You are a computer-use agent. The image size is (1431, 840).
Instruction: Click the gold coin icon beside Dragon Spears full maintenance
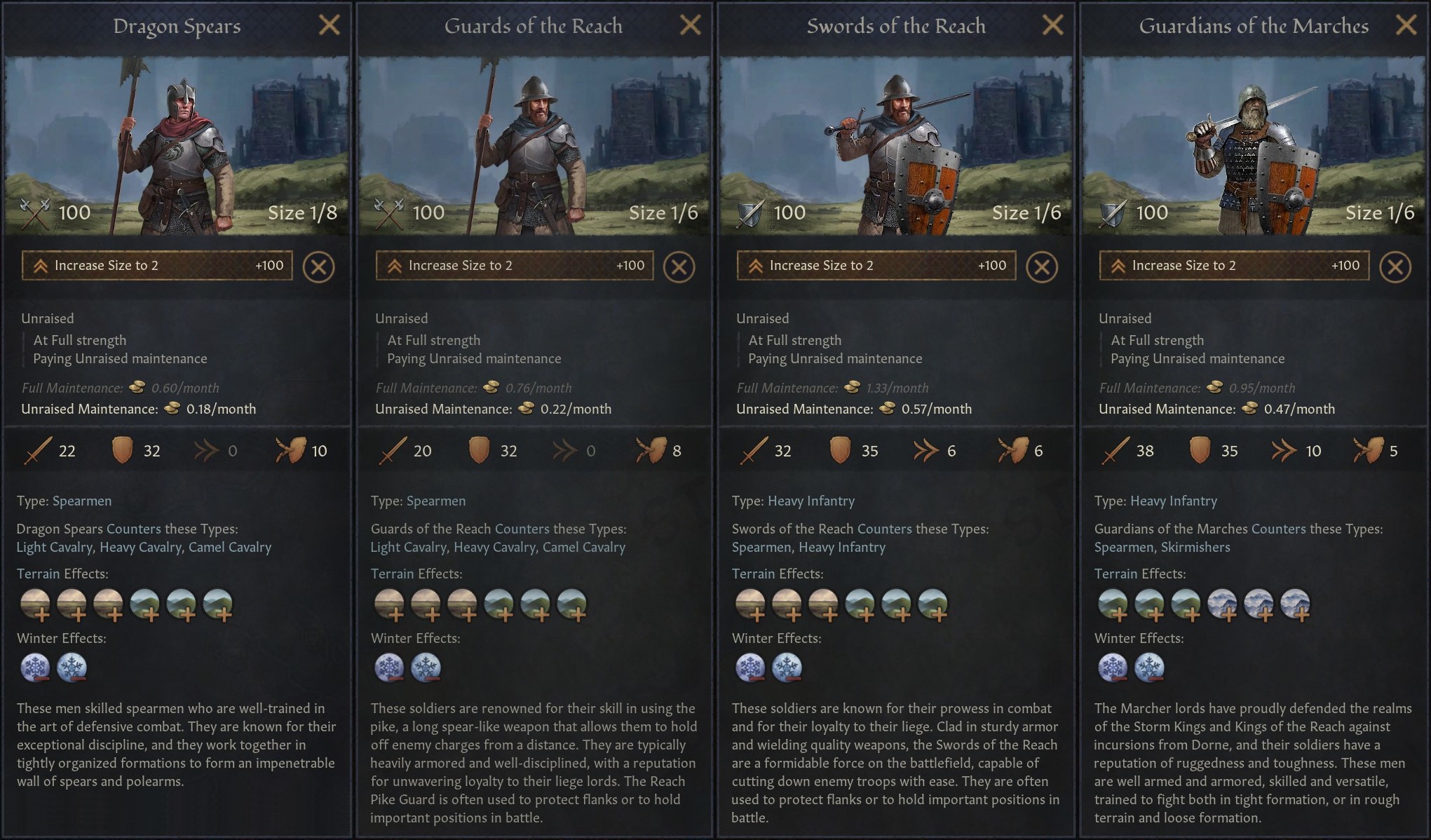137,388
